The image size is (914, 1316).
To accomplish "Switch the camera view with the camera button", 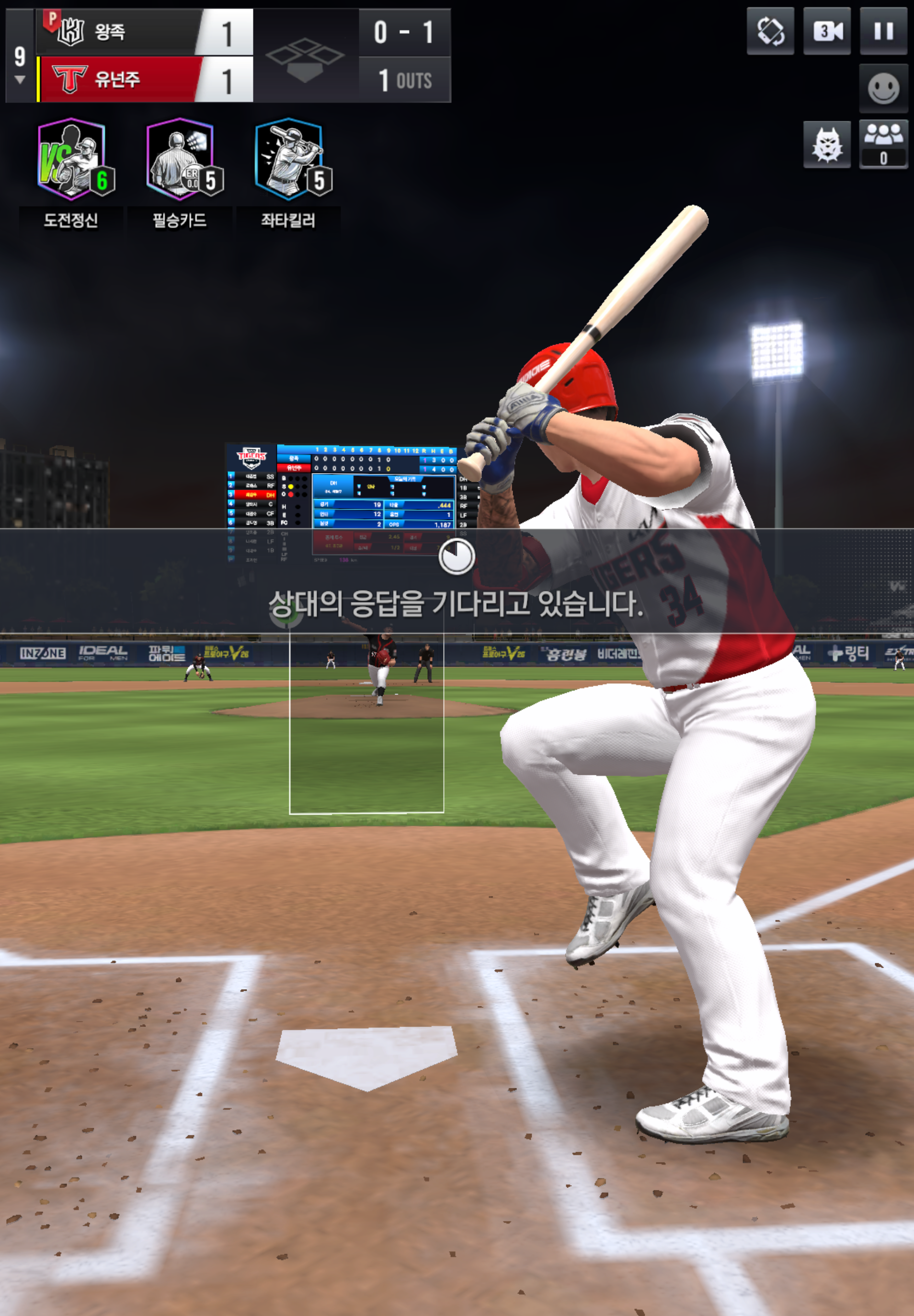I will (827, 31).
